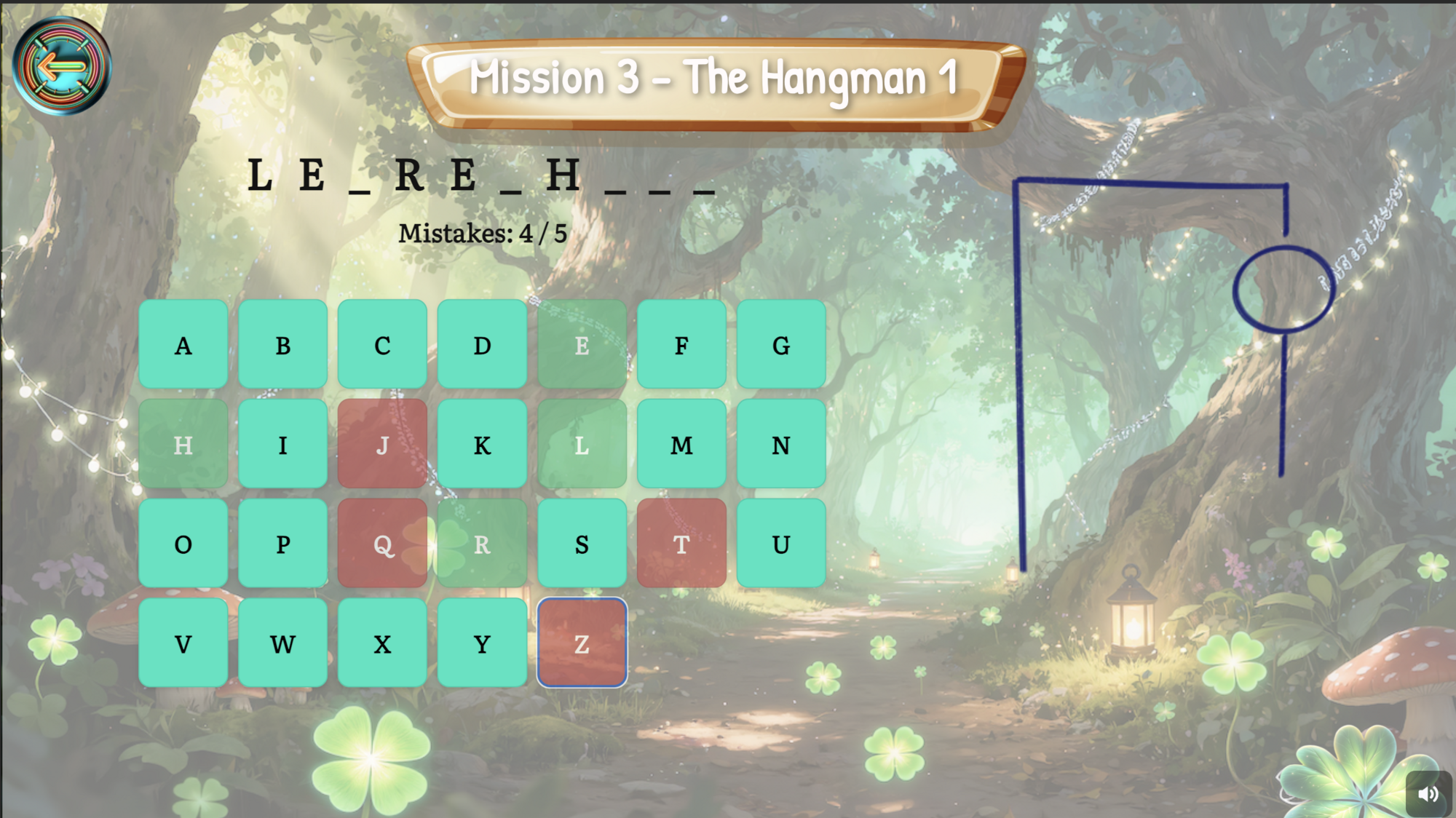Click the letter I tile

tap(282, 444)
